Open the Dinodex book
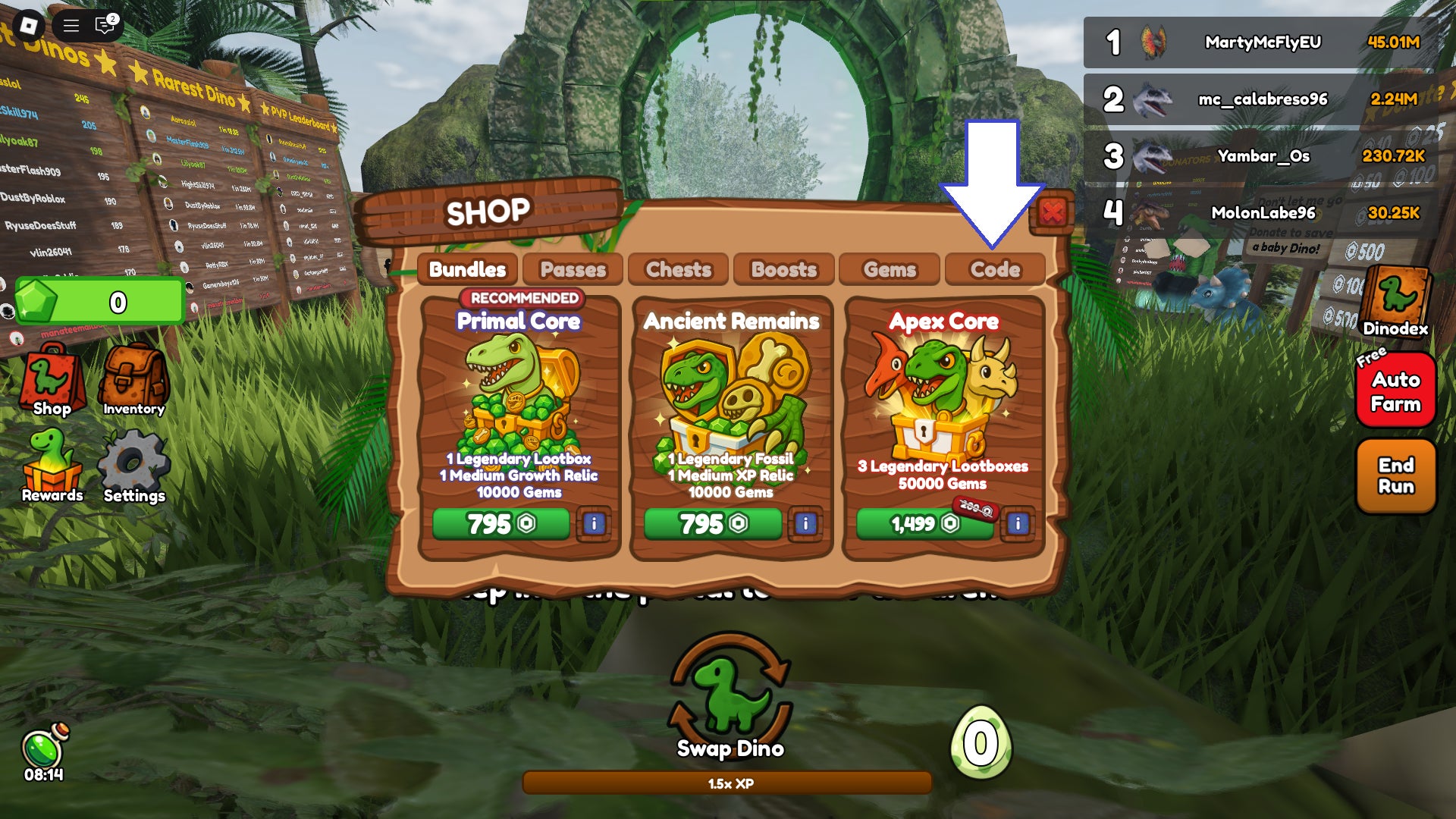 coord(1395,301)
